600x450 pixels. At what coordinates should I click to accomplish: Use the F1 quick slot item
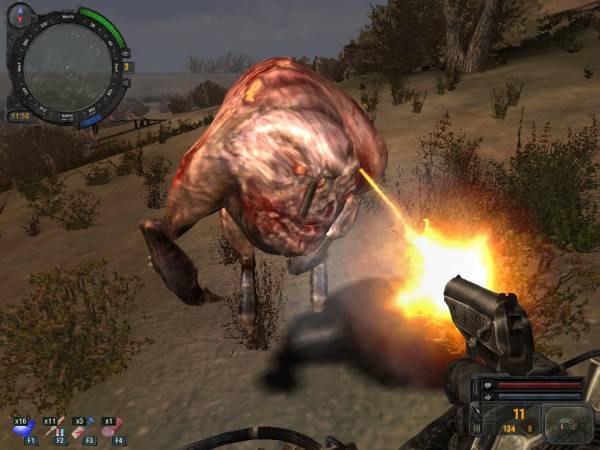click(24, 428)
